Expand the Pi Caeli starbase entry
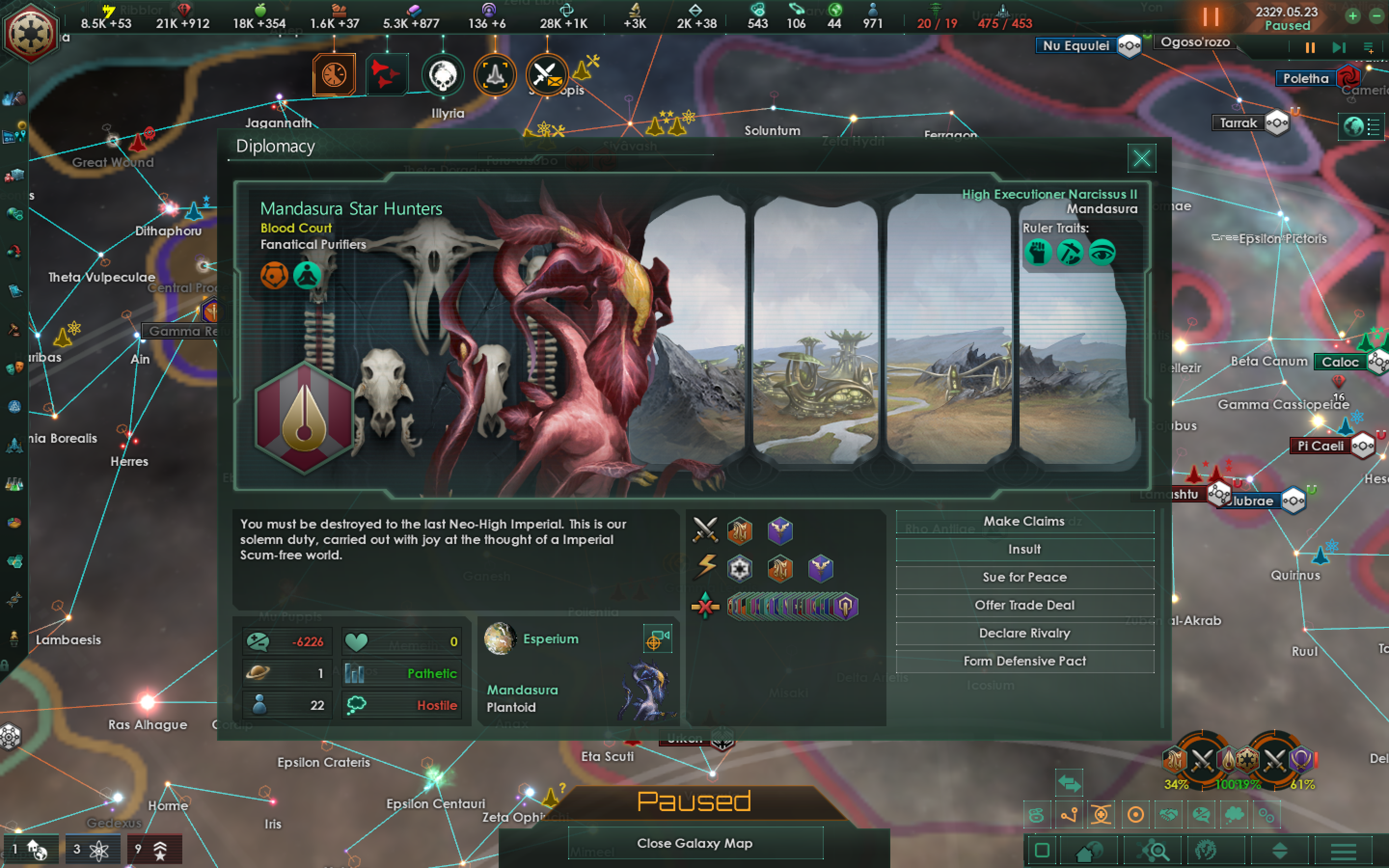1389x868 pixels. click(x=1362, y=446)
